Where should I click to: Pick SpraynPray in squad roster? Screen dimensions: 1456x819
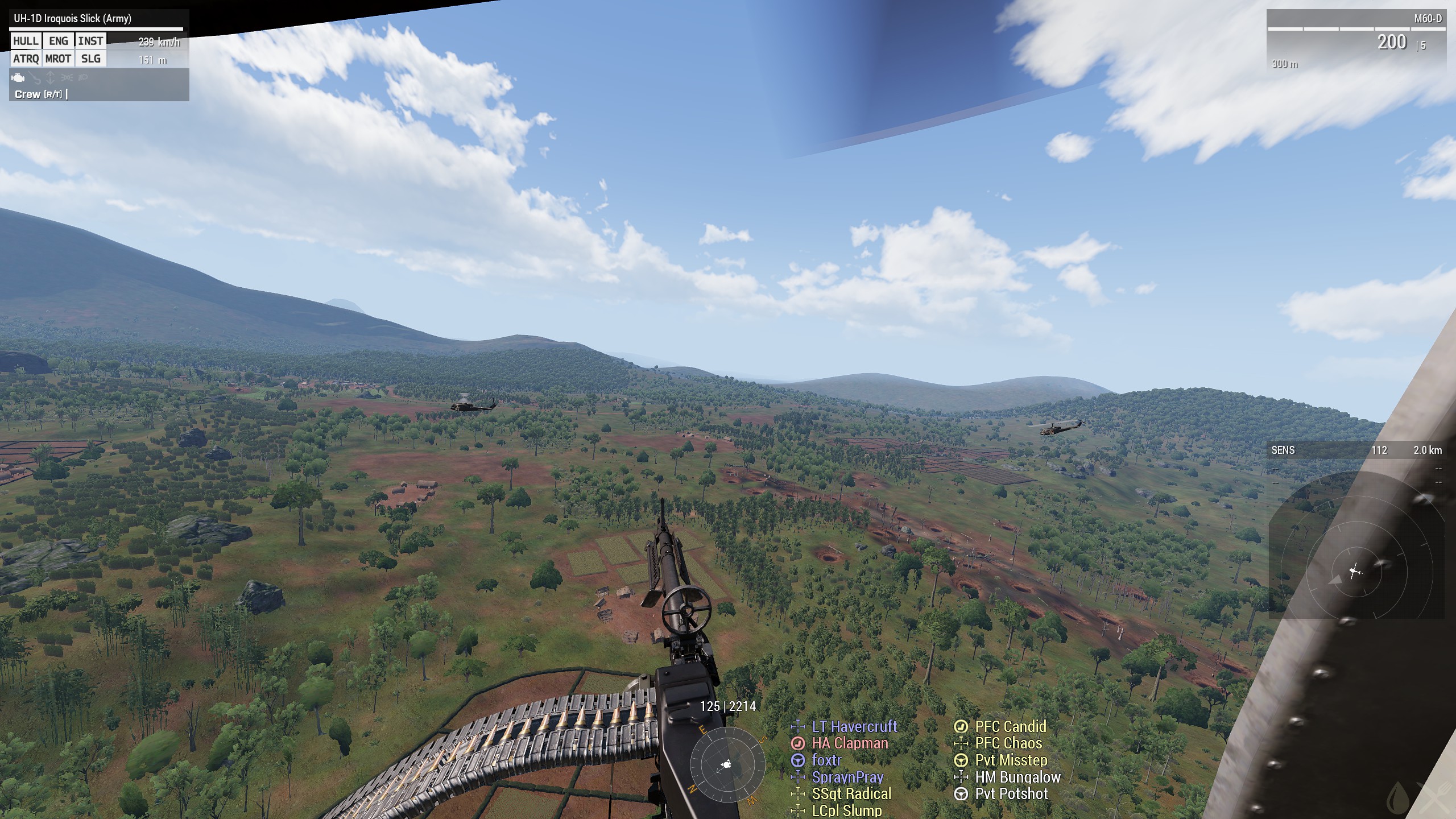pyautogui.click(x=847, y=777)
